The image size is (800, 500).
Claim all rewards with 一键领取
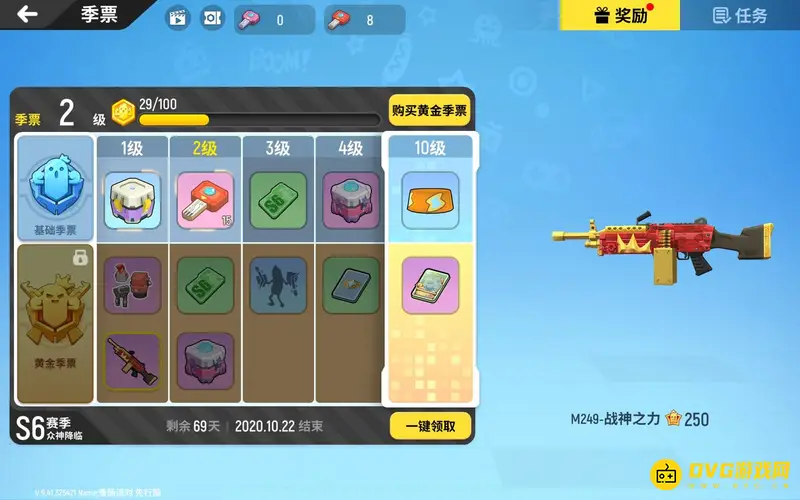(x=429, y=425)
